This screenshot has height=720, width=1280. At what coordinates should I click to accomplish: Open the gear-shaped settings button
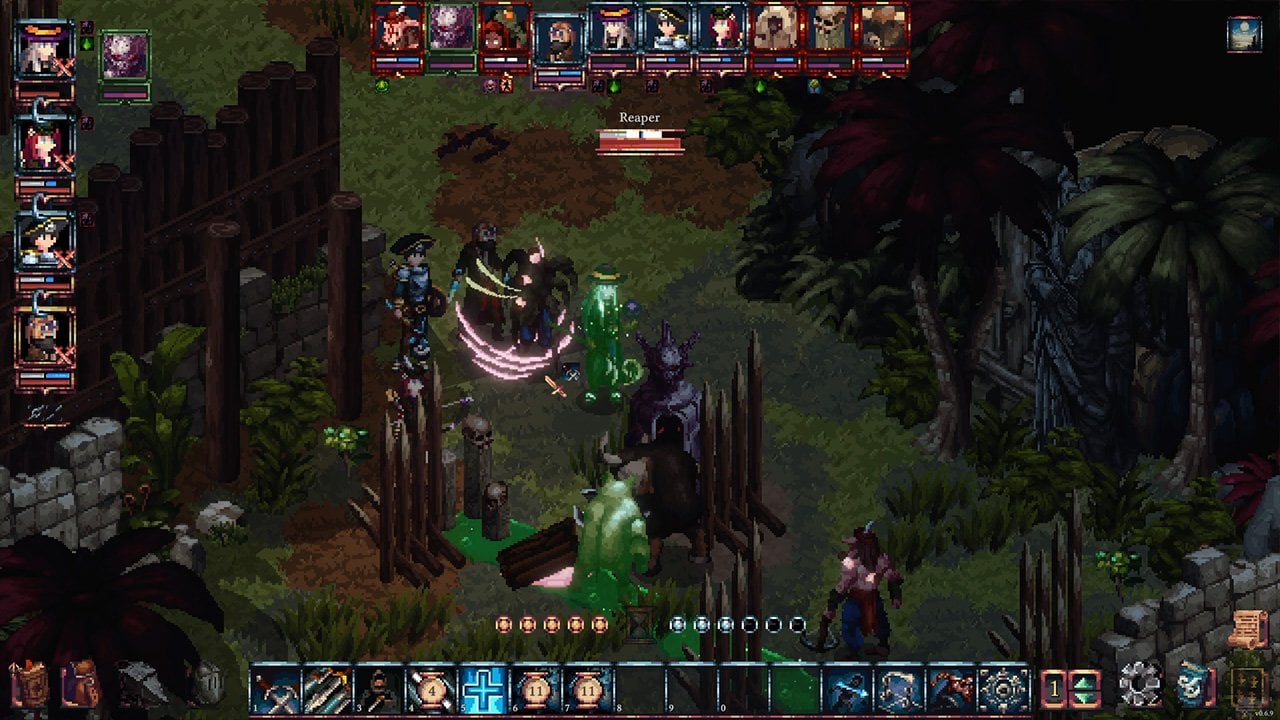(1139, 687)
